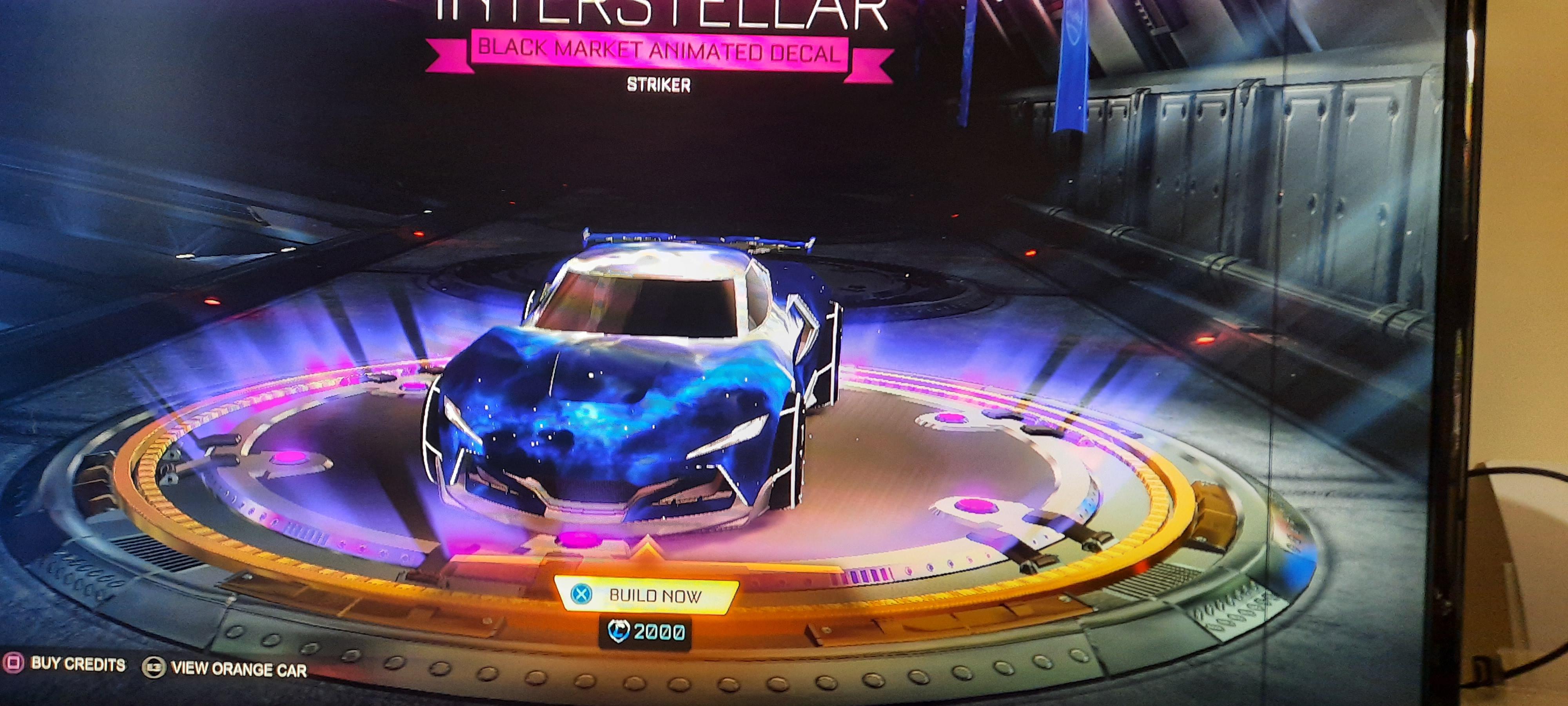The height and width of the screenshot is (706, 1568).
Task: Click the Striker label under the ribbon
Action: pos(659,85)
